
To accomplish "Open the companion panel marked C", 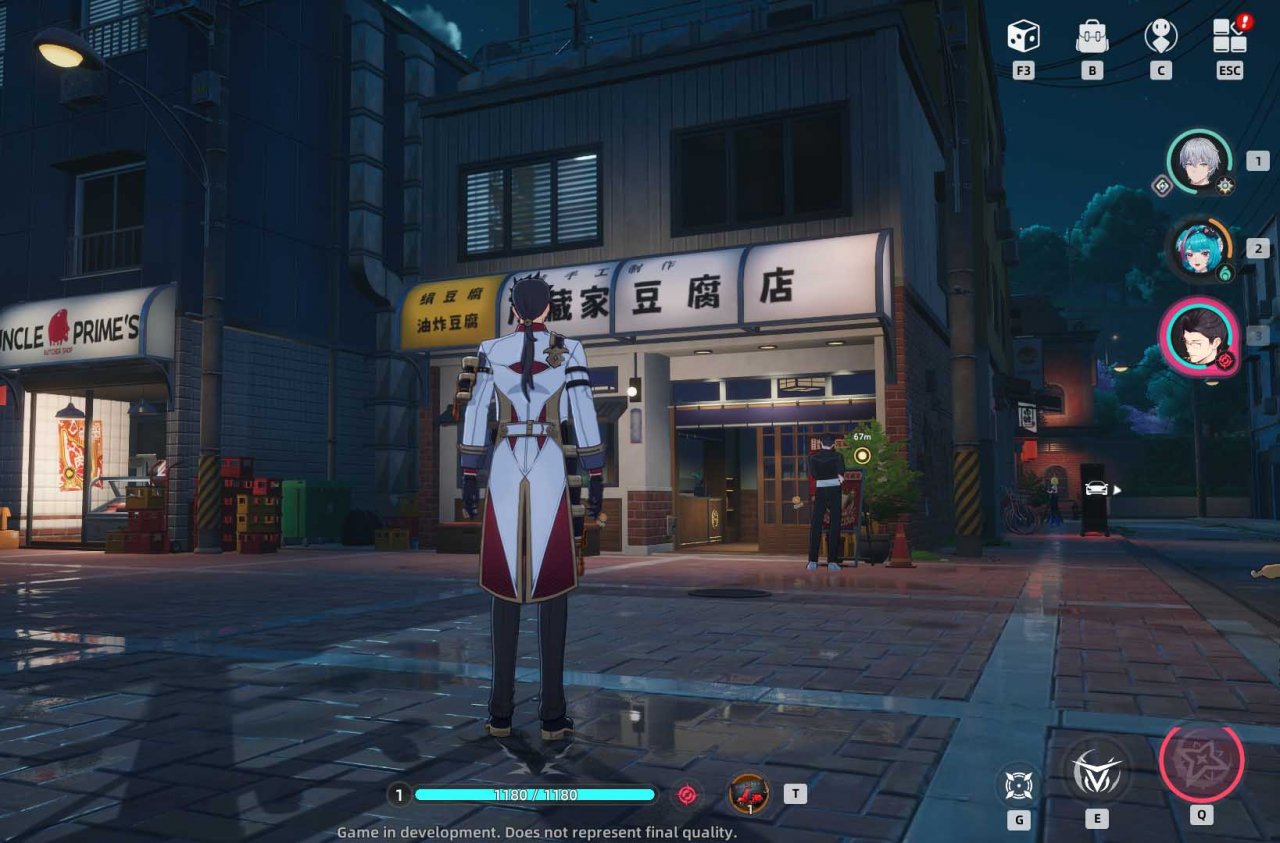I will point(1160,38).
